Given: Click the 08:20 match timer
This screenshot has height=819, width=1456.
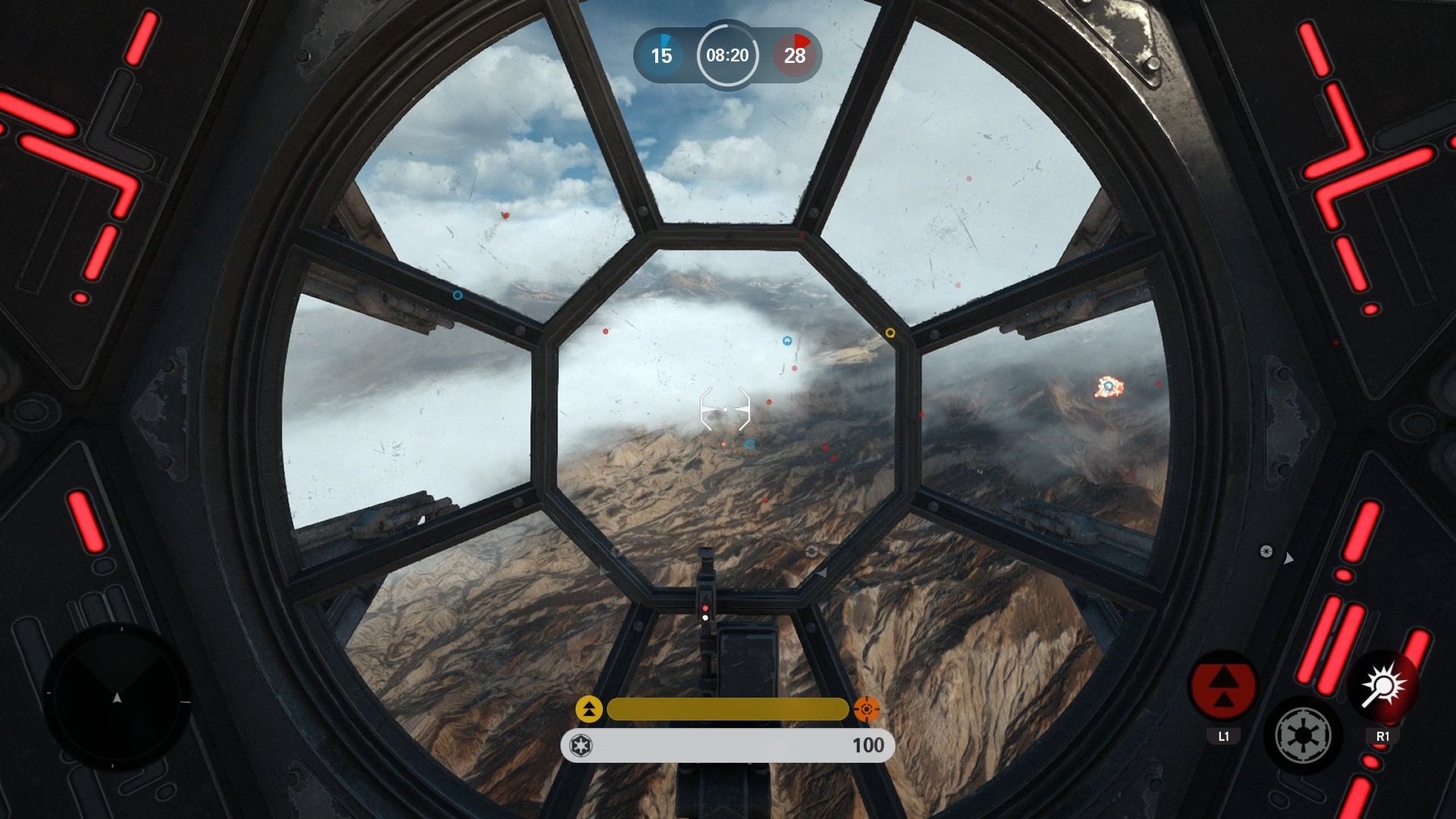Looking at the screenshot, I should point(726,55).
